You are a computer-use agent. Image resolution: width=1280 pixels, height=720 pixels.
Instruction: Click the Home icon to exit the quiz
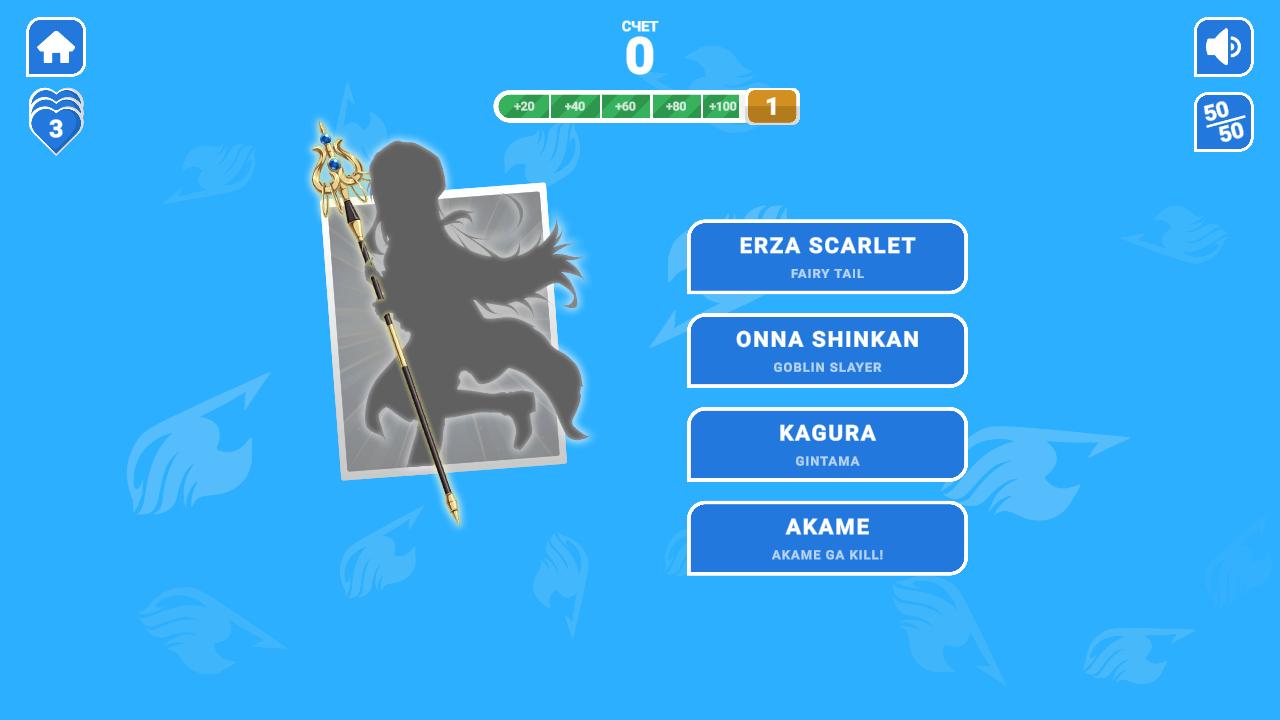click(x=55, y=46)
